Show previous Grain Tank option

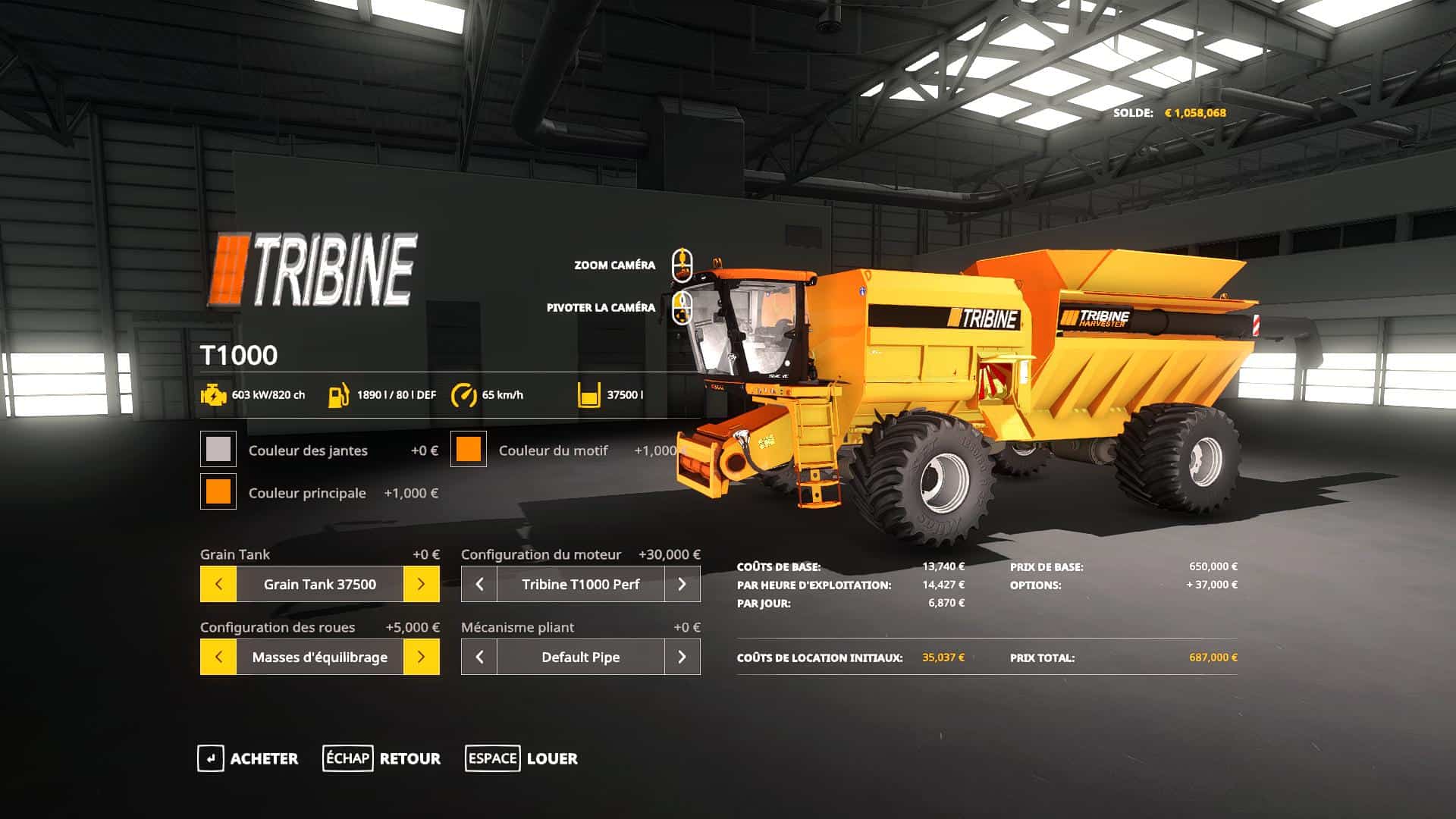[x=218, y=584]
